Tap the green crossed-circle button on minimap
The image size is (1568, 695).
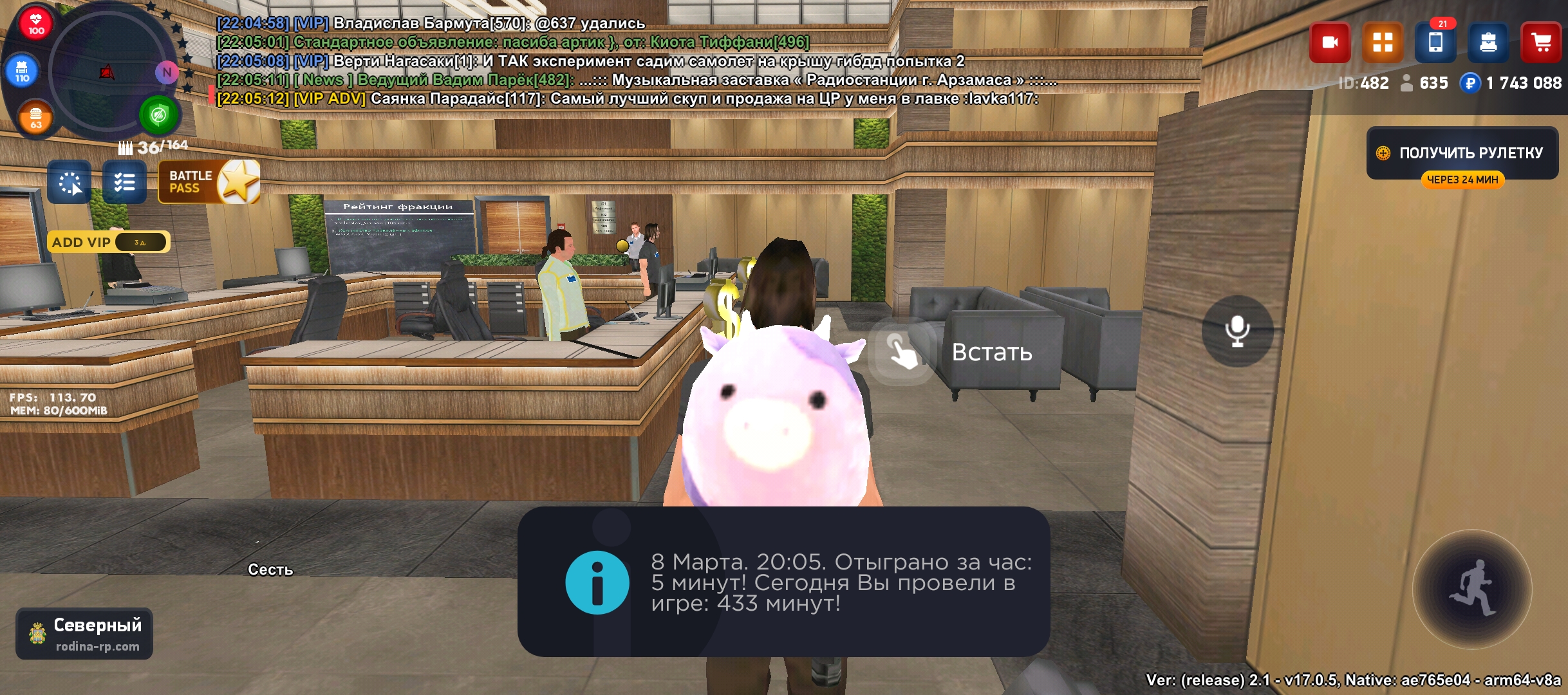158,116
